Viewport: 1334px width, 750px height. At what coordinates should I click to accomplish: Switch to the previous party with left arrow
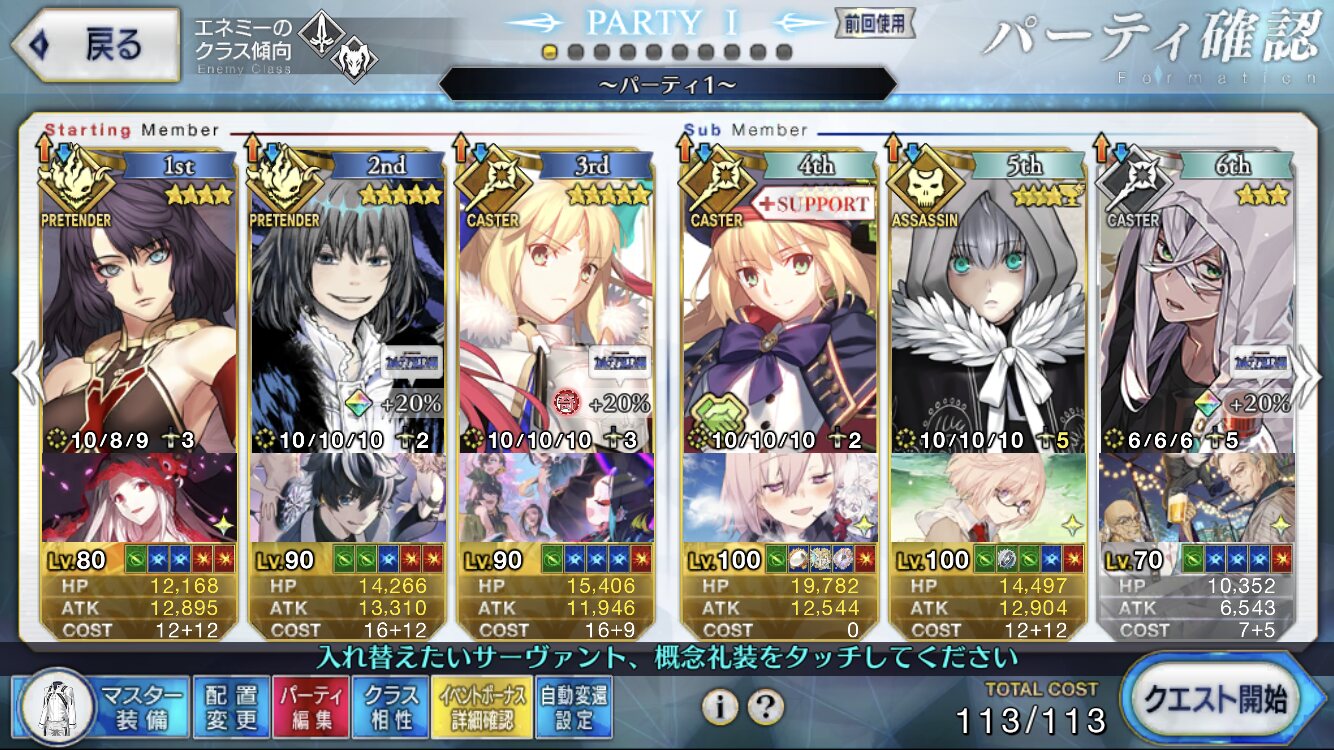(x=25, y=372)
